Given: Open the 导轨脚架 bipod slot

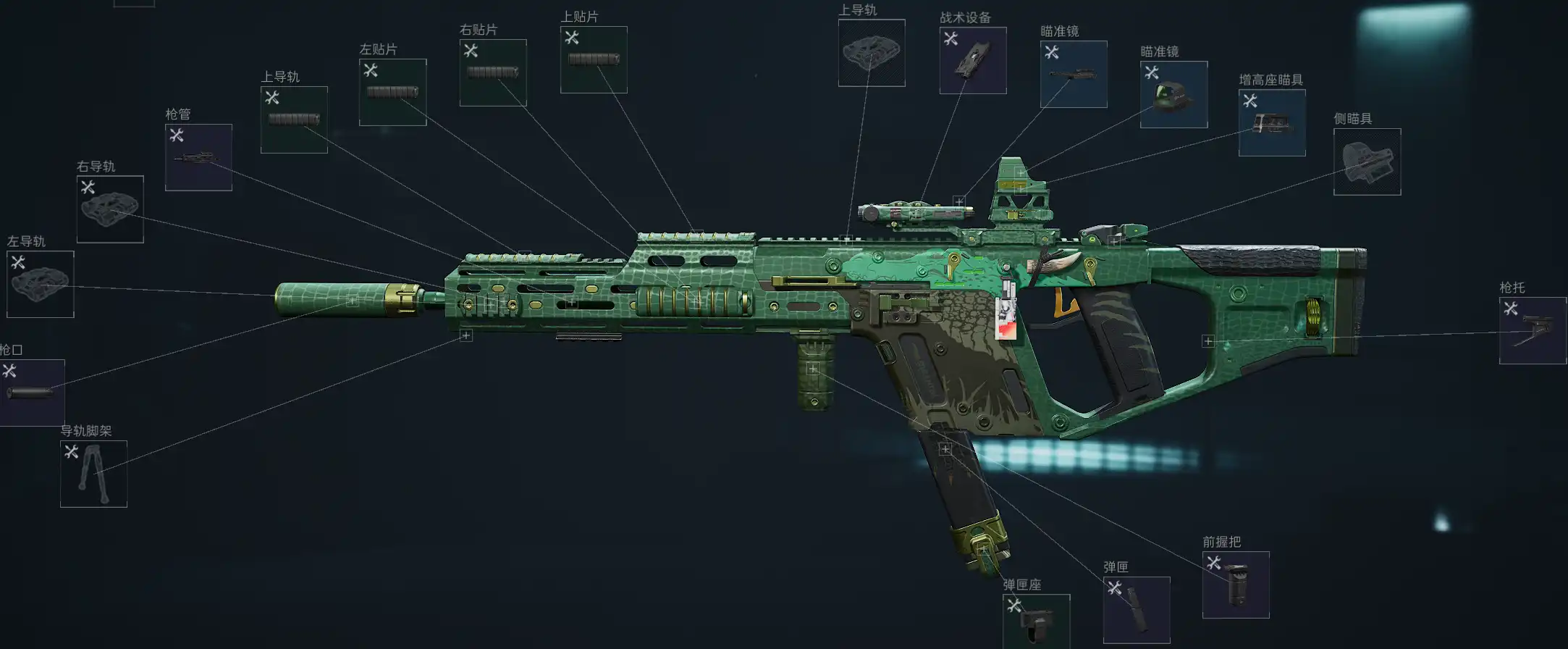Looking at the screenshot, I should 93,474.
